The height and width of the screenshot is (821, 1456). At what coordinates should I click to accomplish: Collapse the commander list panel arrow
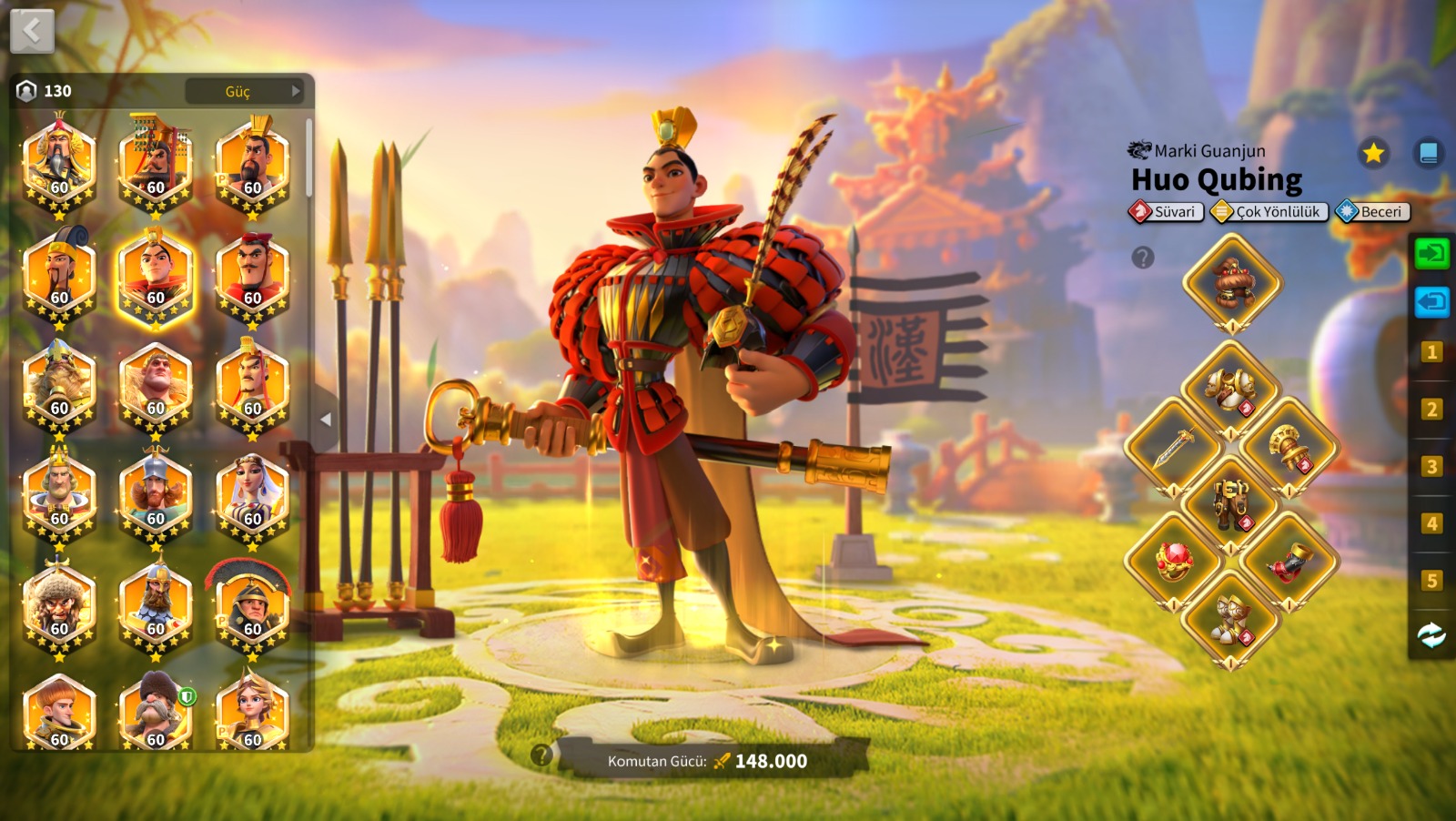pyautogui.click(x=326, y=420)
